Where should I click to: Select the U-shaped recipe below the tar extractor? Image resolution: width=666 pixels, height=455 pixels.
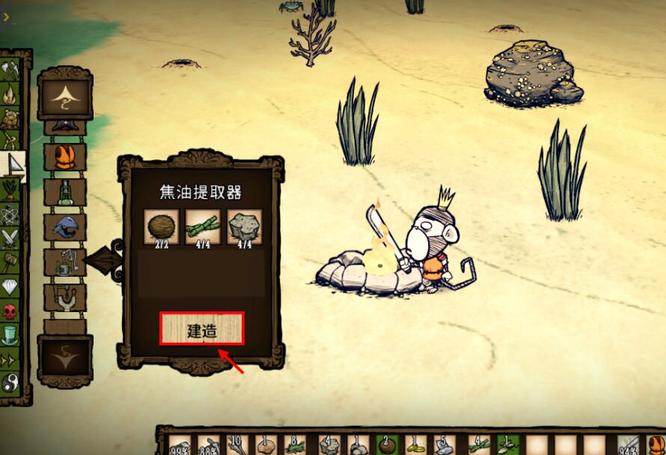click(65, 297)
